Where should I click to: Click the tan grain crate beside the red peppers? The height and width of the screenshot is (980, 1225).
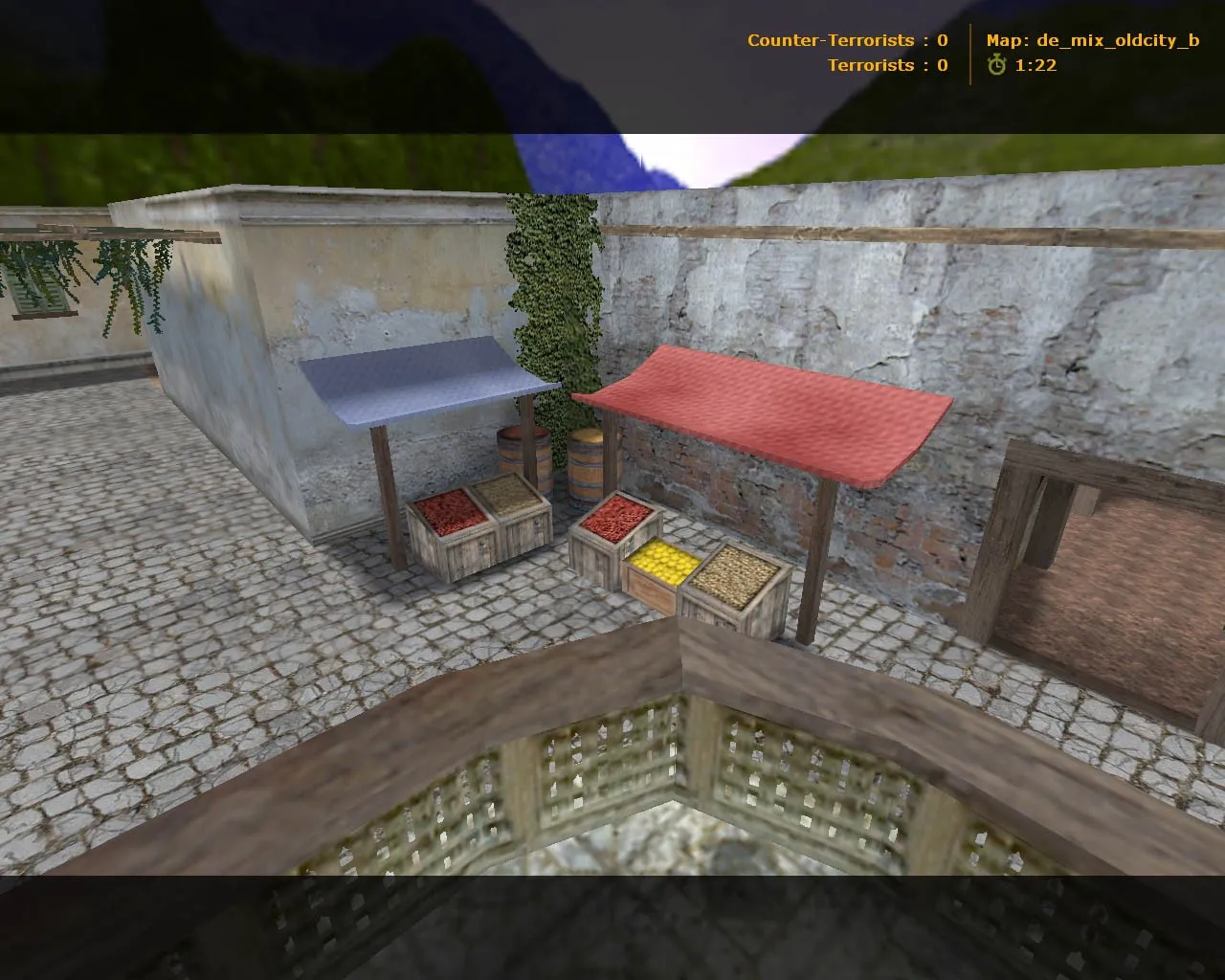click(509, 498)
